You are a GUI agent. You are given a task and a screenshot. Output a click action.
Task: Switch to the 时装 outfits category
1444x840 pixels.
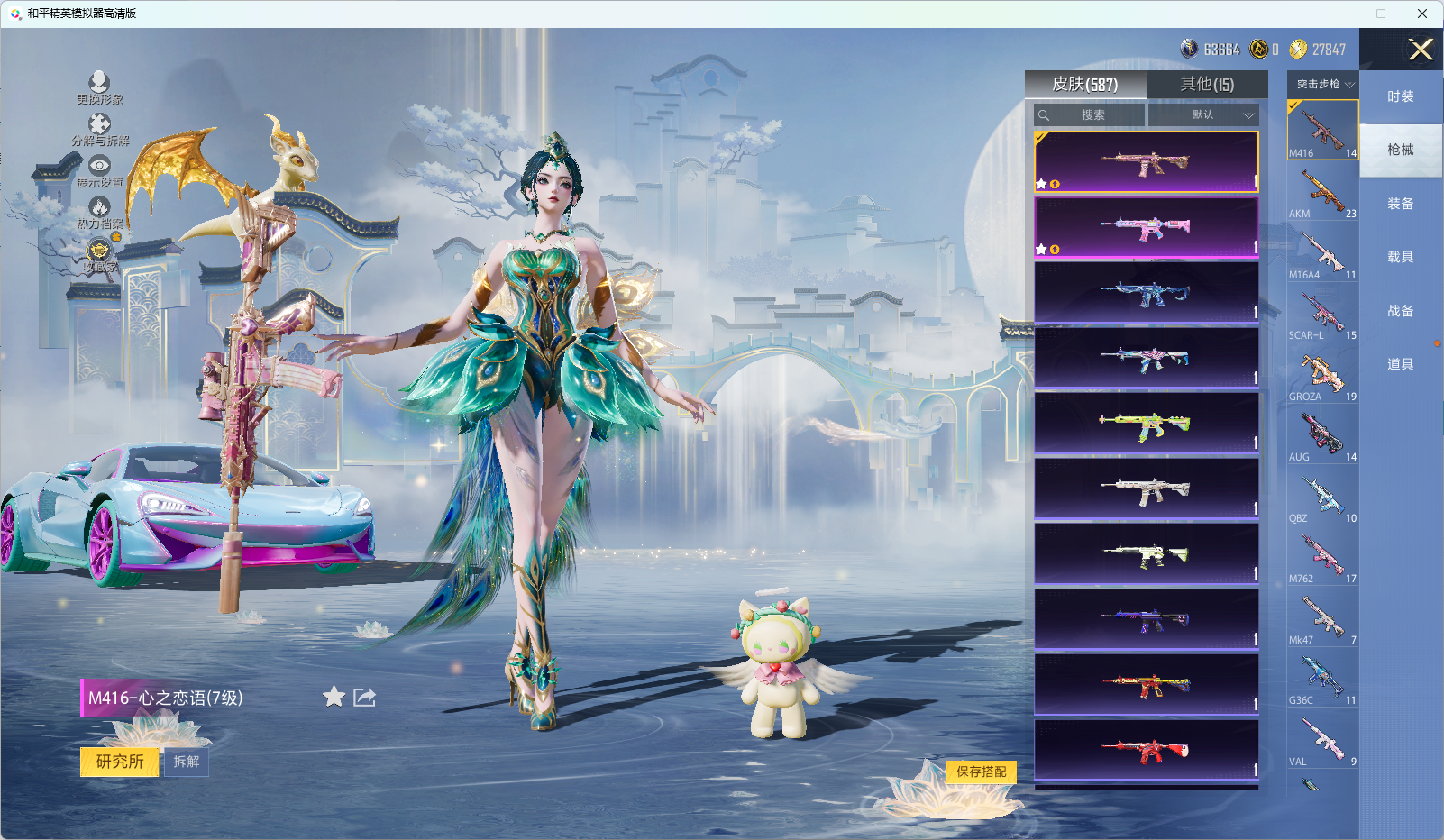pyautogui.click(x=1400, y=96)
